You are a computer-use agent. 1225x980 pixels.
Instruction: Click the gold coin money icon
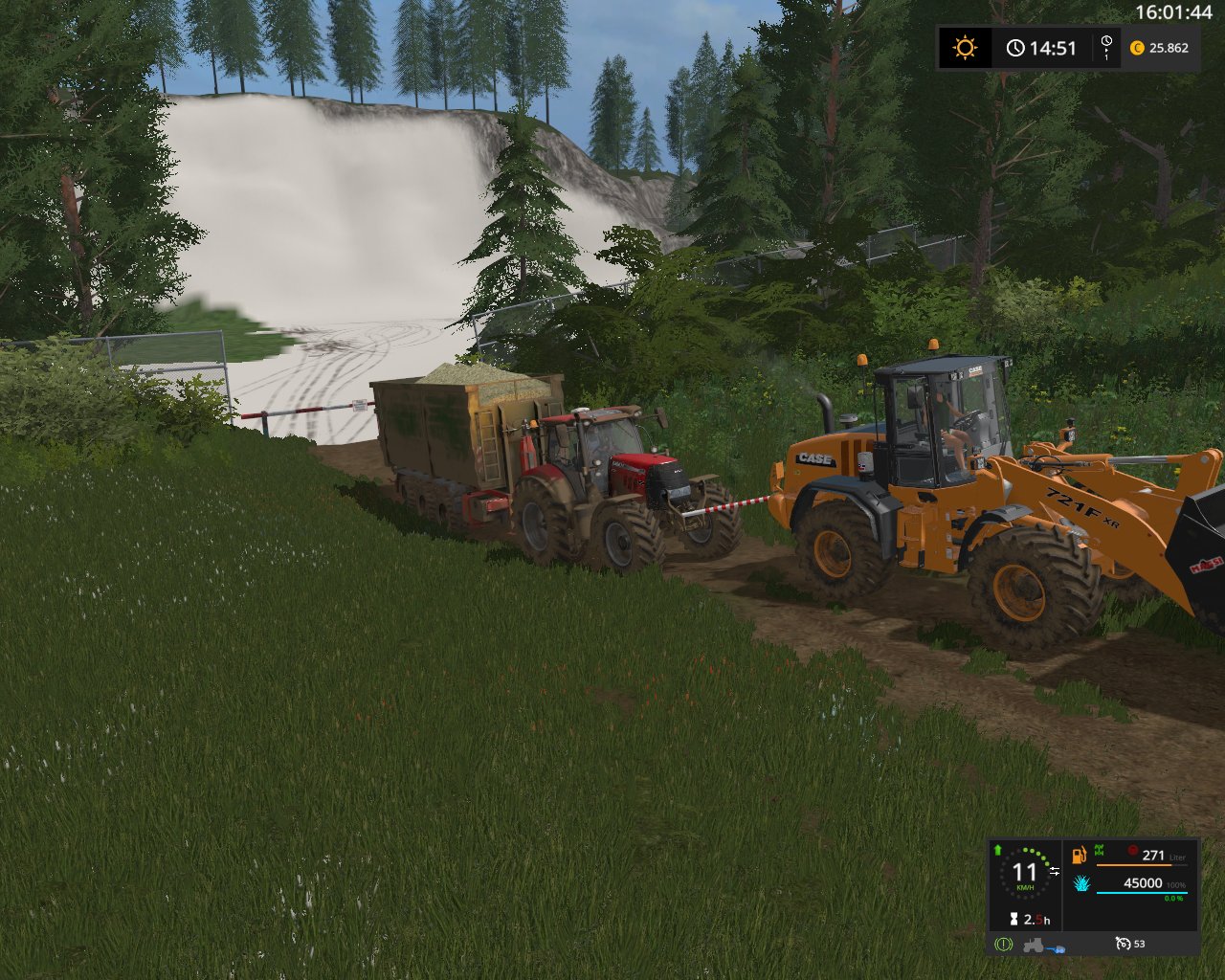[1137, 48]
